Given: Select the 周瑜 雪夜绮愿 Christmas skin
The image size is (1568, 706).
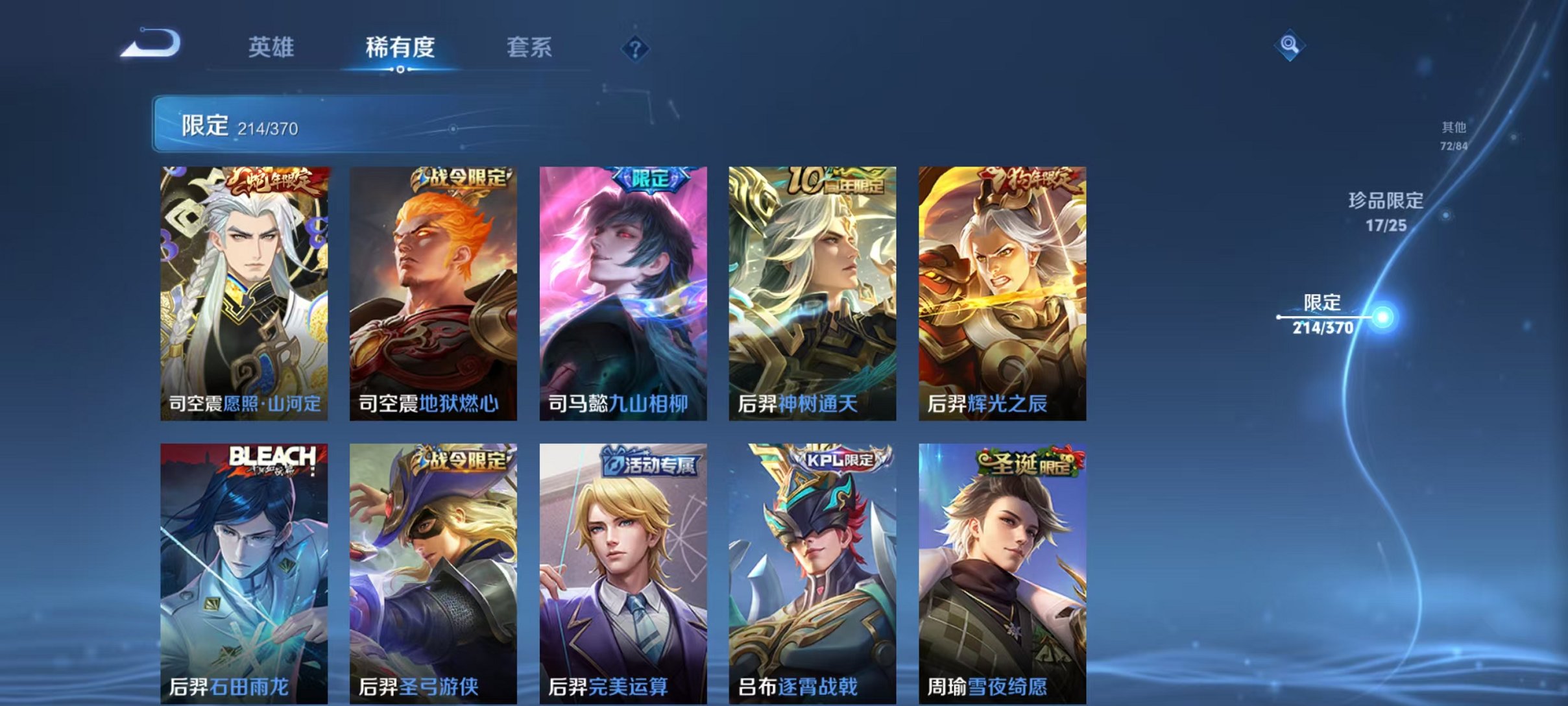Looking at the screenshot, I should pos(1003,571).
